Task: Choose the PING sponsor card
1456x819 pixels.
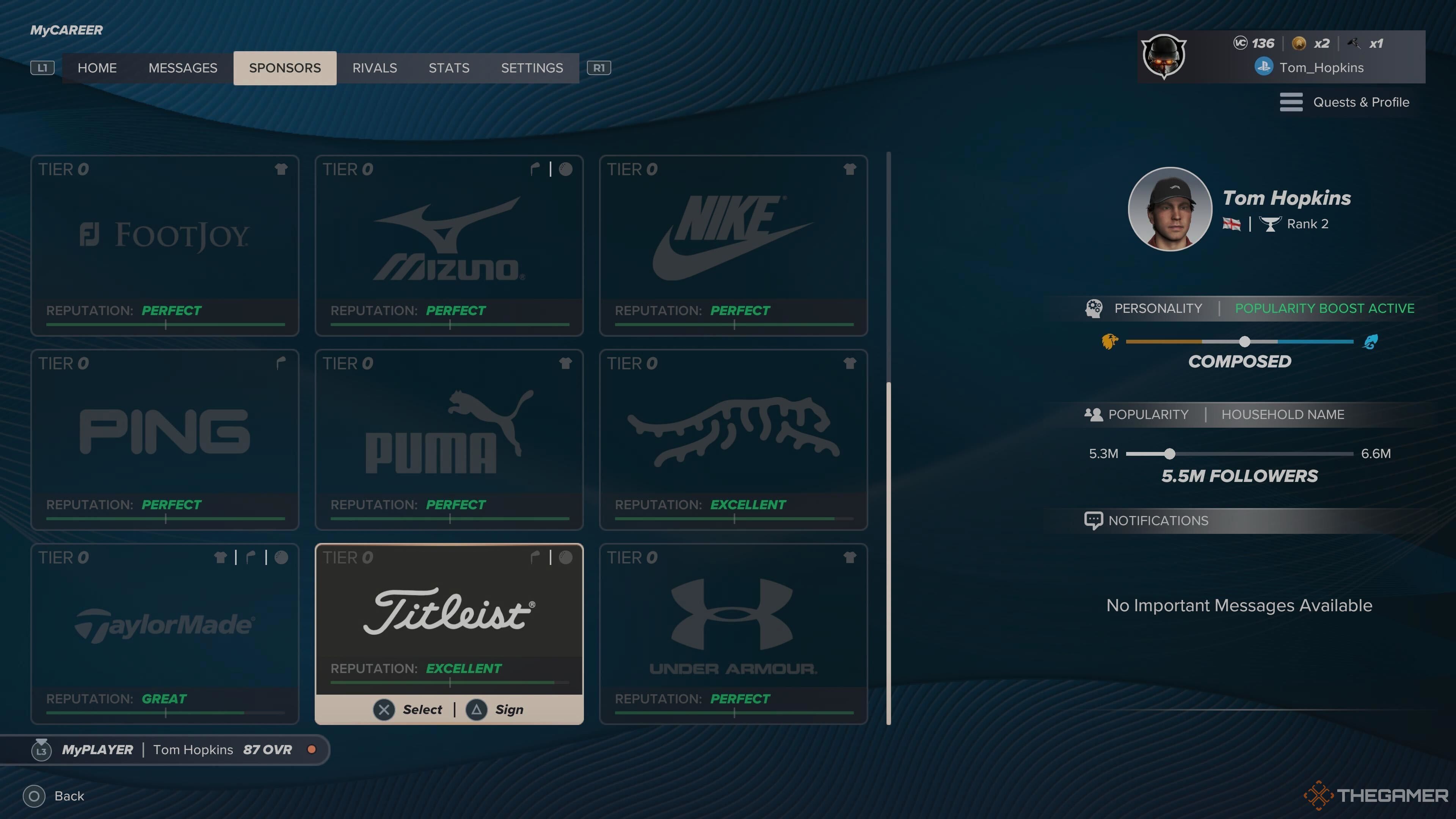Action: click(165, 439)
